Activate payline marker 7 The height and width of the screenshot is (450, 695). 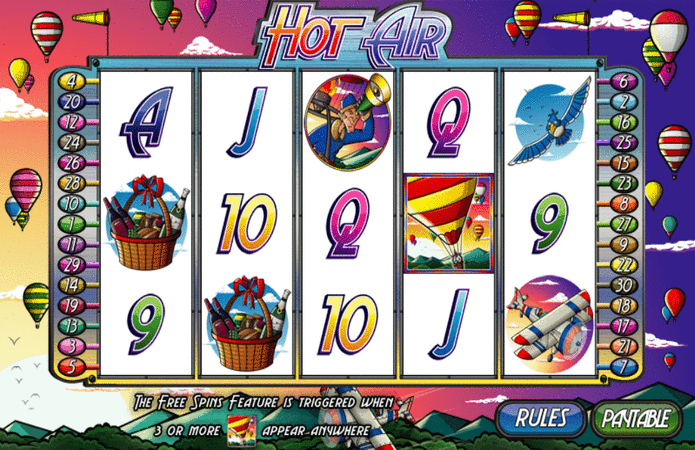coord(623,365)
